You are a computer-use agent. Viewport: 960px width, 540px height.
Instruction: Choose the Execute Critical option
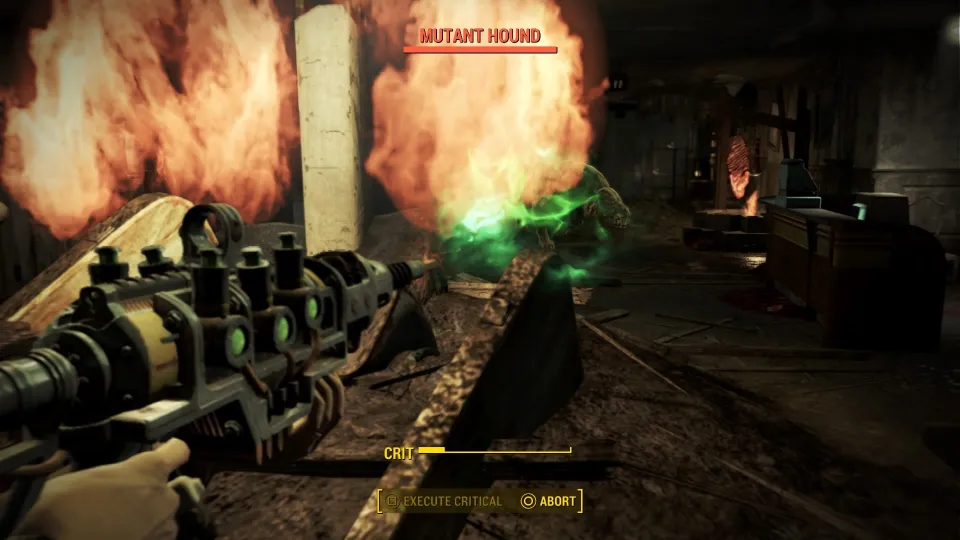click(x=445, y=501)
